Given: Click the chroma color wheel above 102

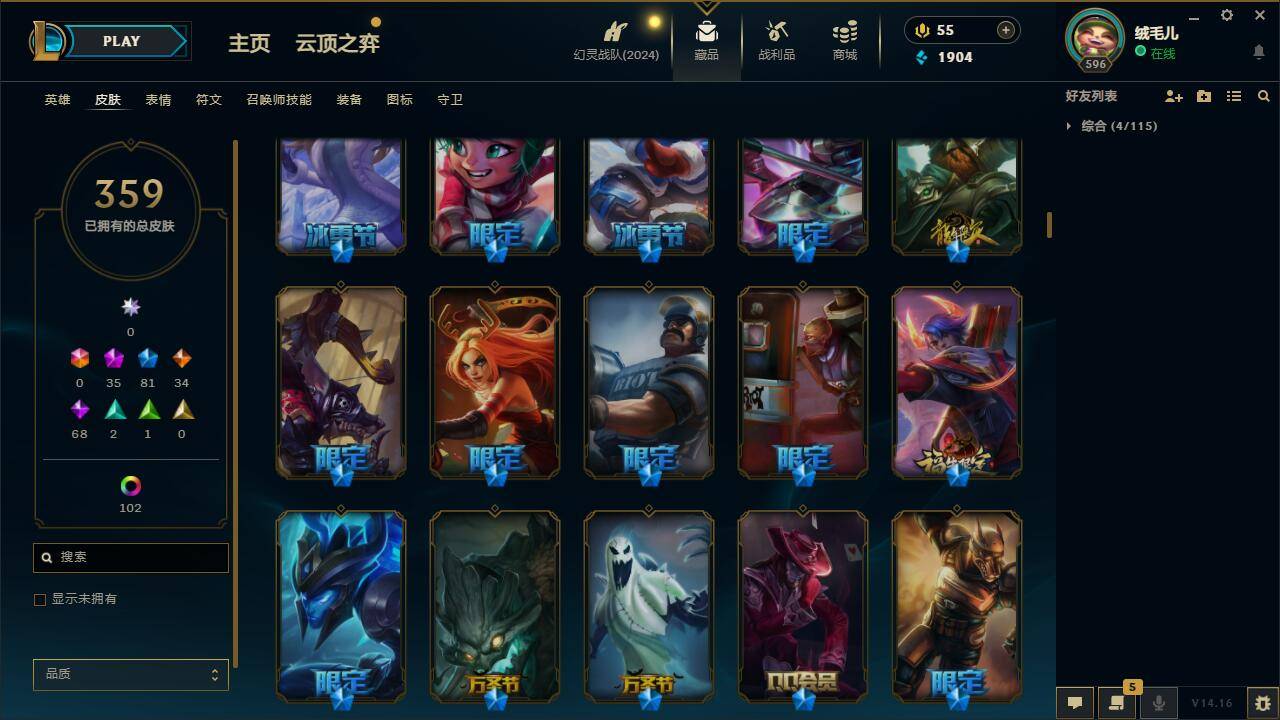Looking at the screenshot, I should tap(130, 487).
